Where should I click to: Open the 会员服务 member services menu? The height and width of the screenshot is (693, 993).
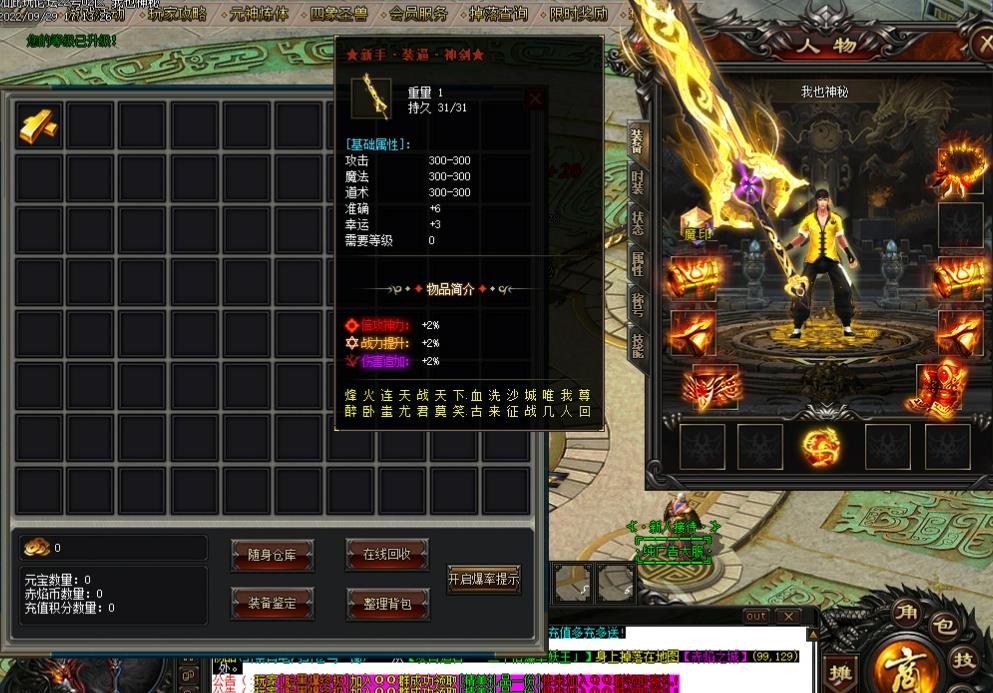tap(418, 14)
